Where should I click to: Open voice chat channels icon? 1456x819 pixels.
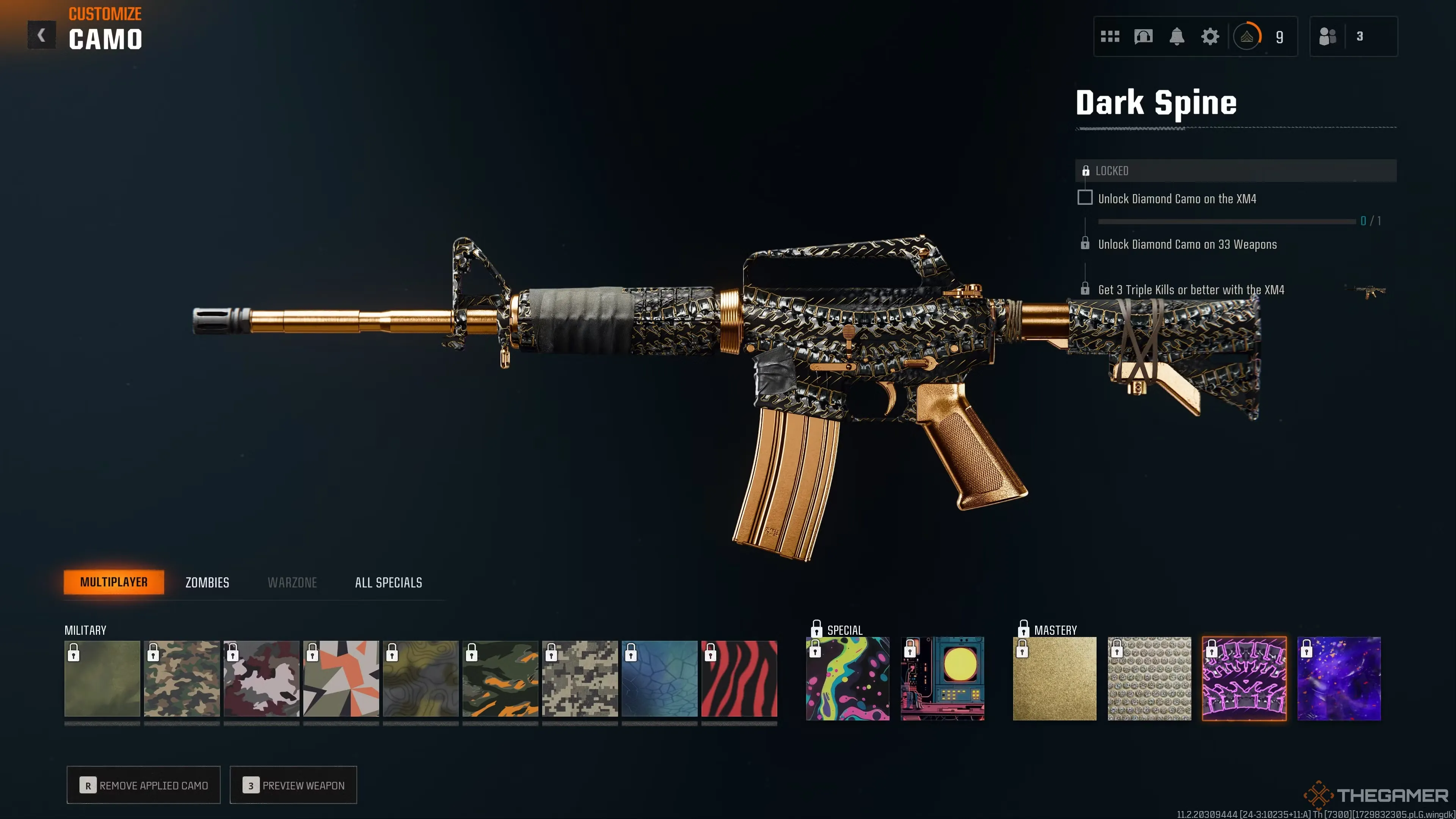click(1143, 36)
